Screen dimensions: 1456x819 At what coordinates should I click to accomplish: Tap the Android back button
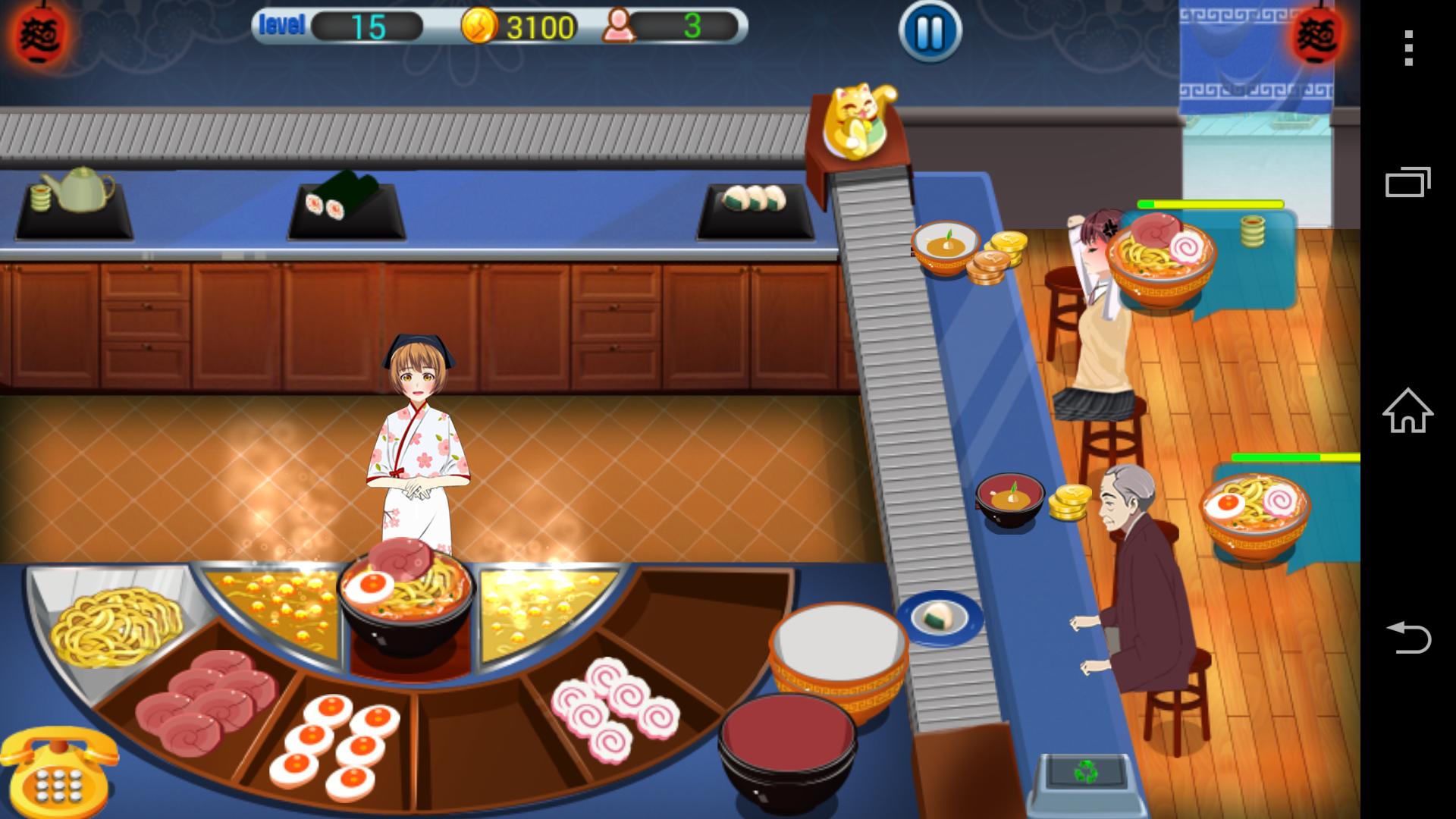click(x=1408, y=637)
